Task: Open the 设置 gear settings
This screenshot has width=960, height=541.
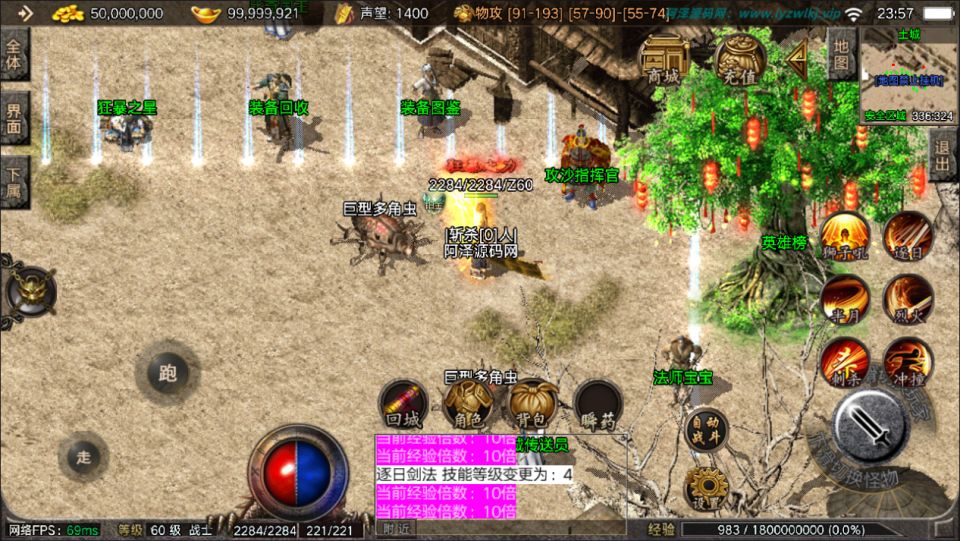Action: 707,489
